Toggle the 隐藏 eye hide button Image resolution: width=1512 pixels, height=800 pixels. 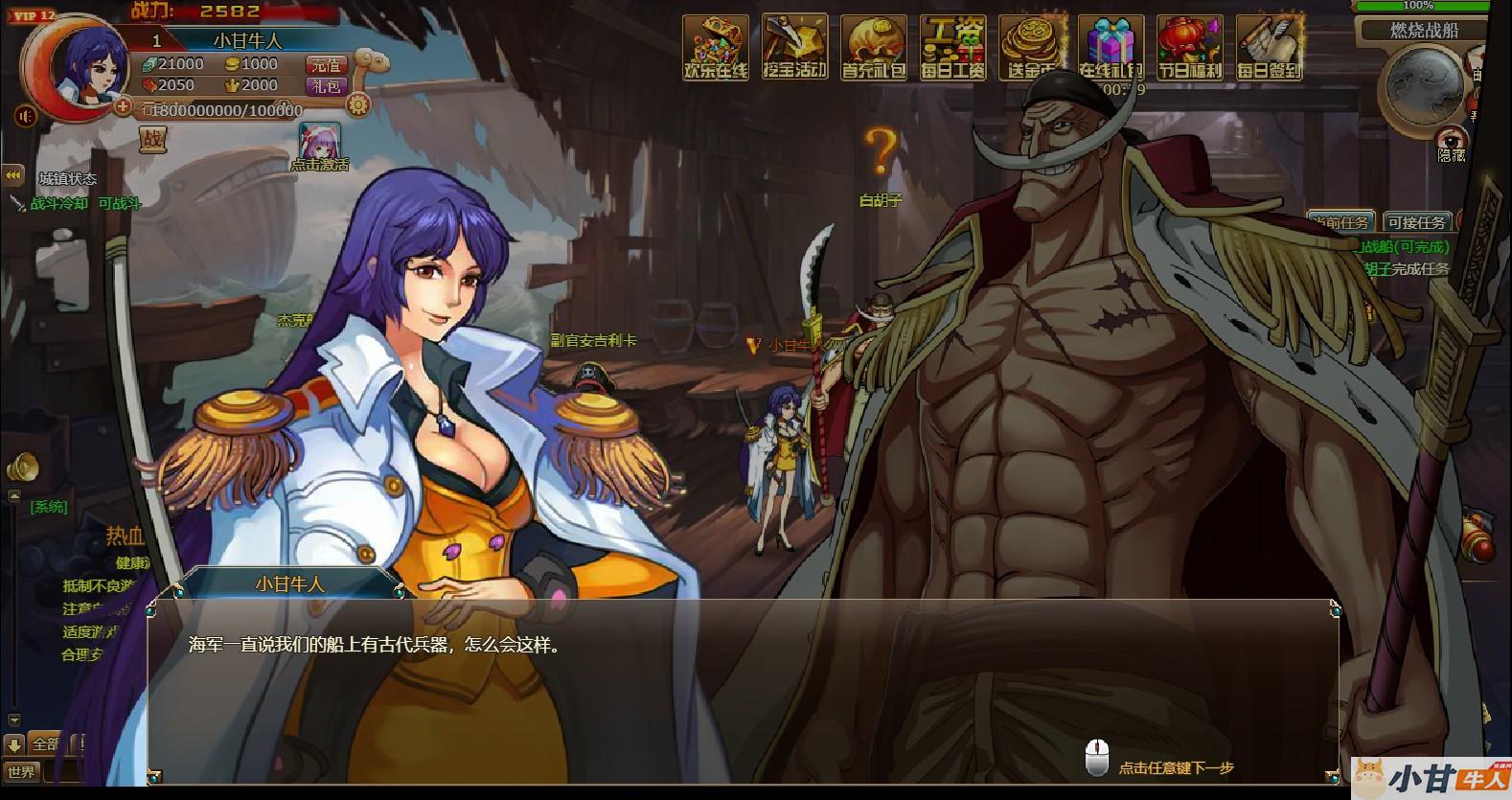click(1452, 142)
